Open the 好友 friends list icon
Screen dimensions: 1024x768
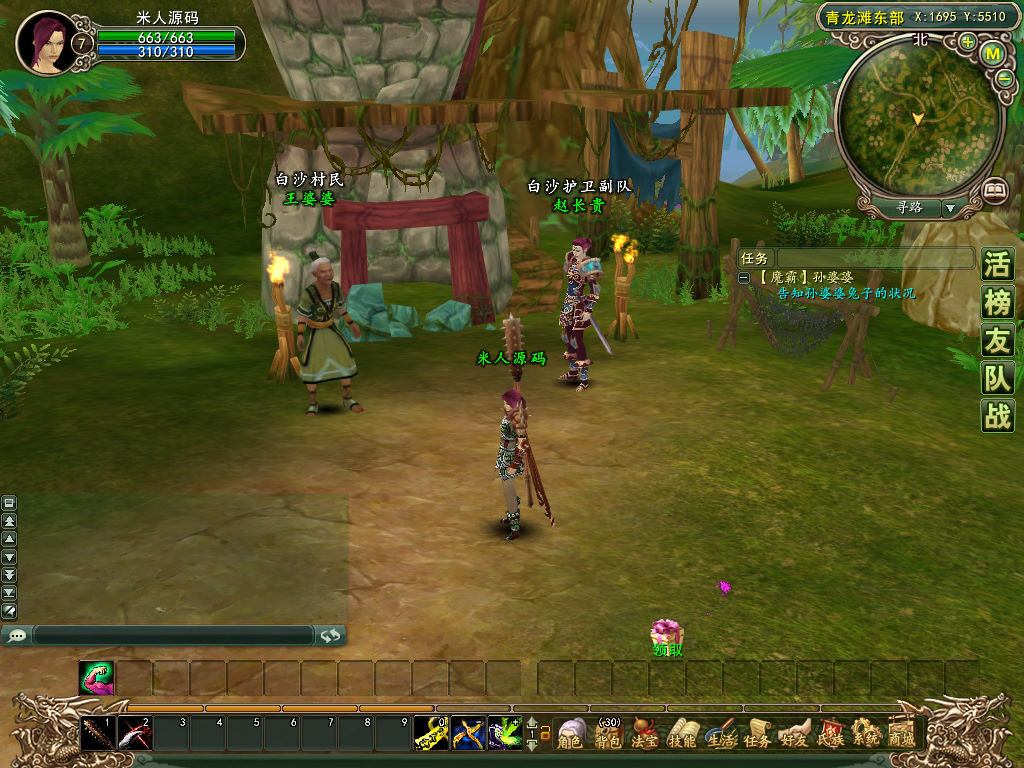click(793, 734)
